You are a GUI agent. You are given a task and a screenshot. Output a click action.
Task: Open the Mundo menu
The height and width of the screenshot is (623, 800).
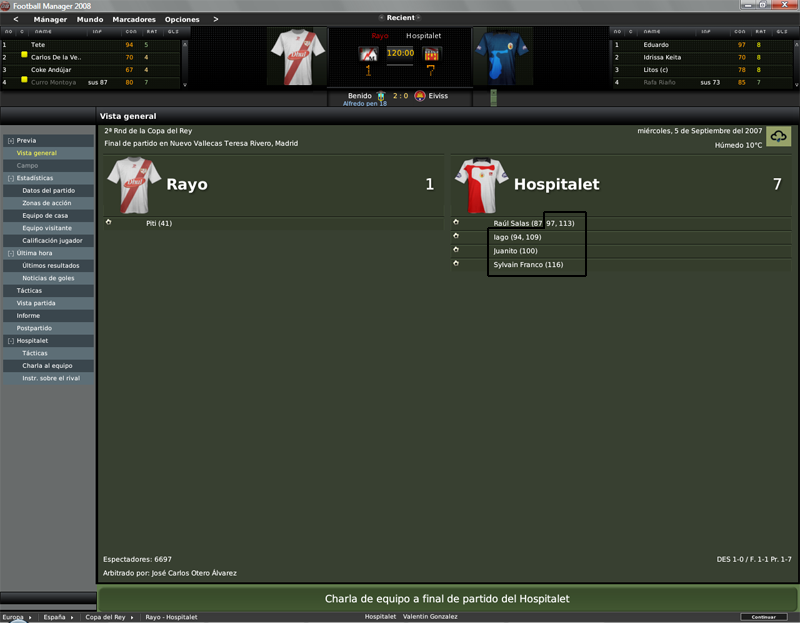click(x=90, y=19)
